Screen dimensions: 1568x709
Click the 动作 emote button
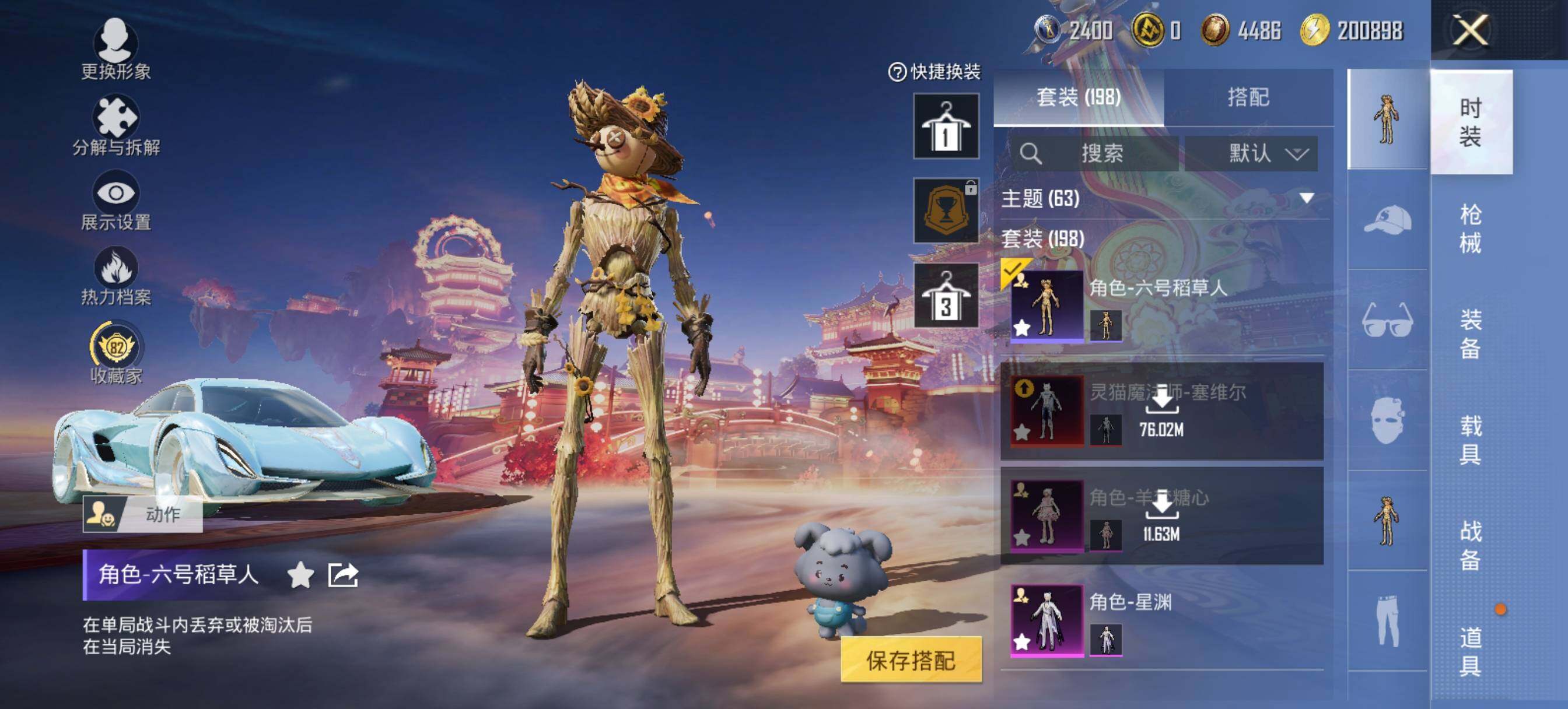[143, 514]
